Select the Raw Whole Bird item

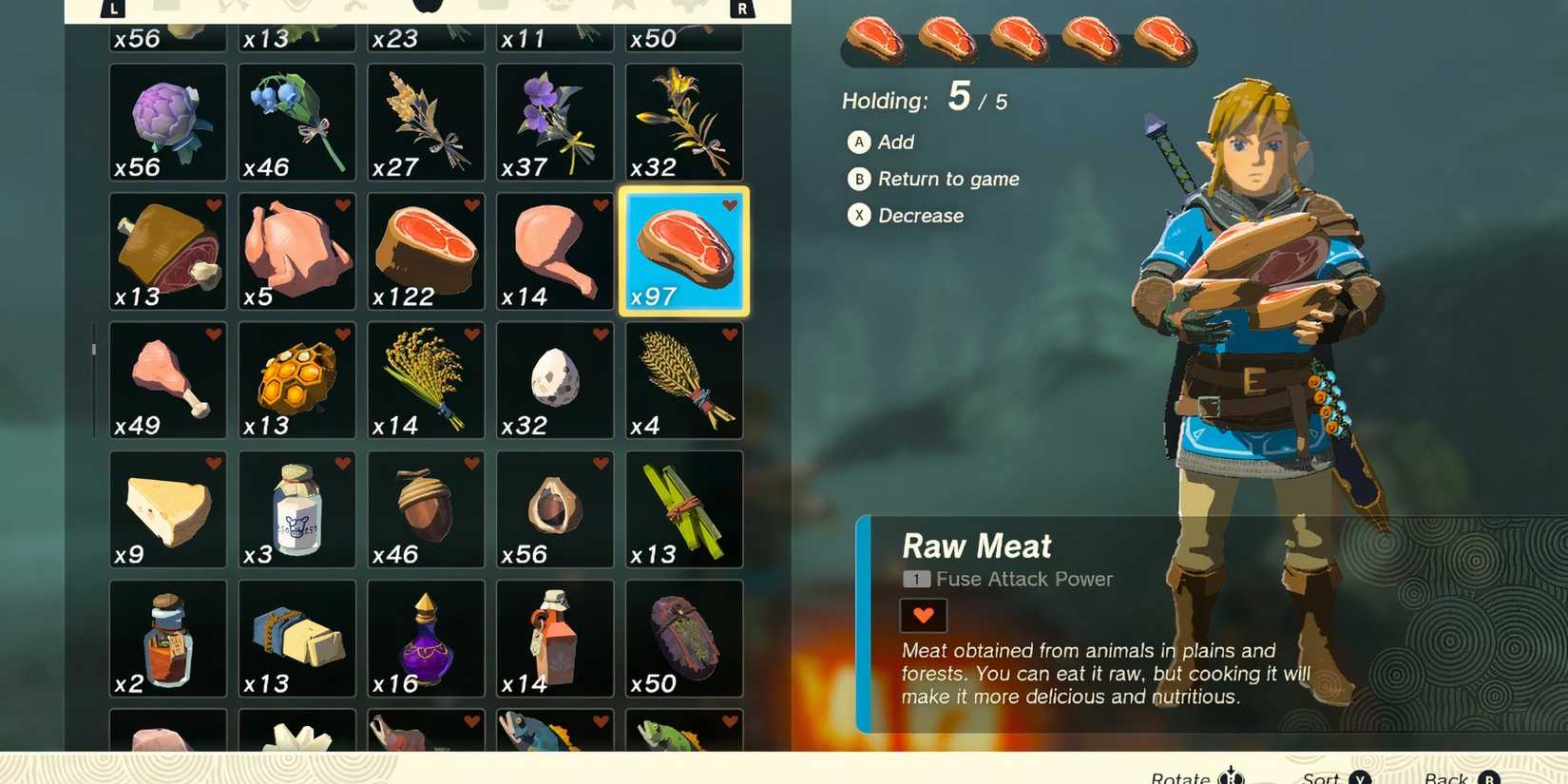coord(296,252)
